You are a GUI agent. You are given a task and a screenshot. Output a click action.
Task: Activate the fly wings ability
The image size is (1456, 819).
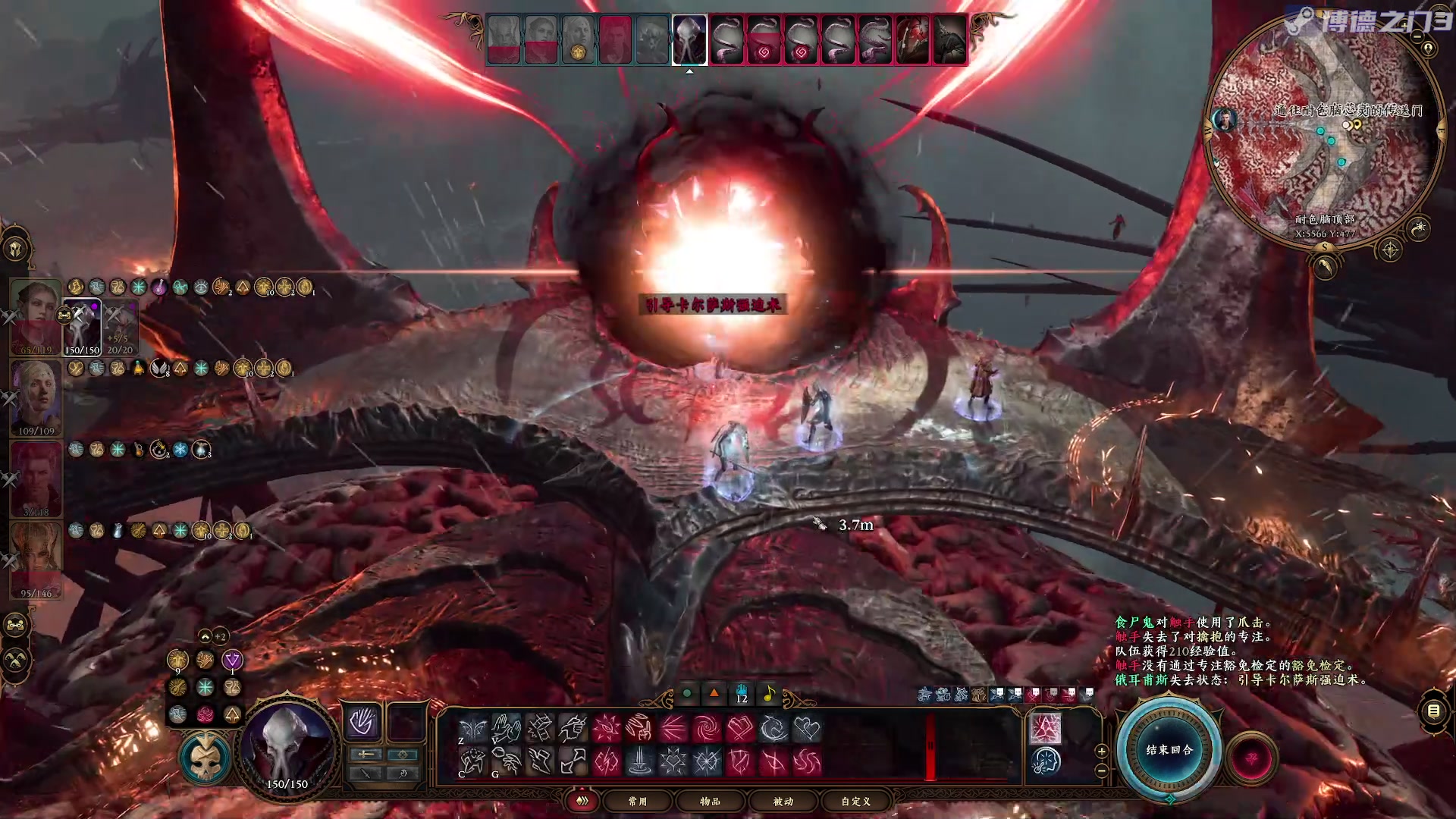(x=472, y=729)
